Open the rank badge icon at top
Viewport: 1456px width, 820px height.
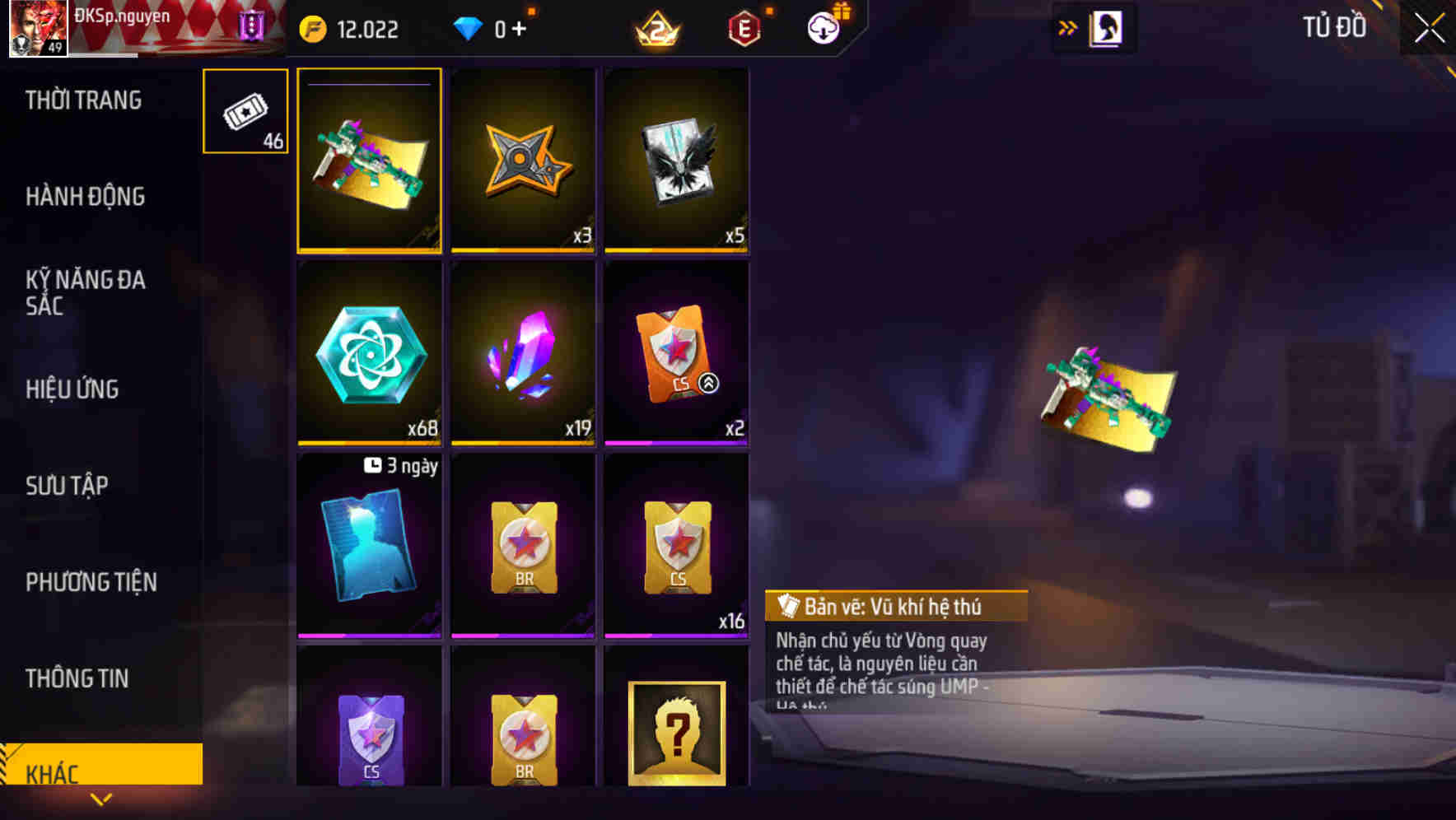[x=659, y=29]
